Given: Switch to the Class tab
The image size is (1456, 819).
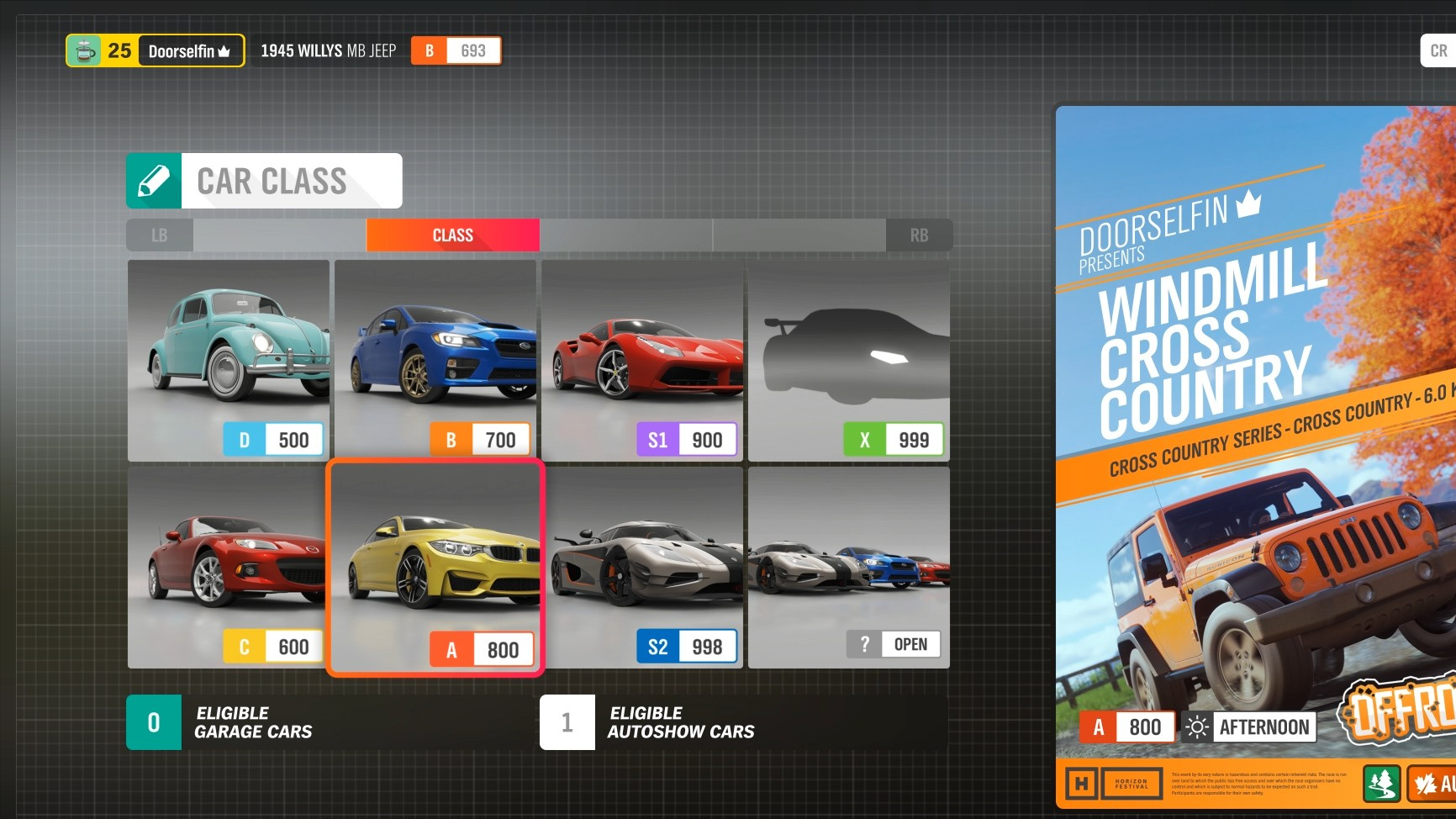Looking at the screenshot, I should tap(452, 235).
